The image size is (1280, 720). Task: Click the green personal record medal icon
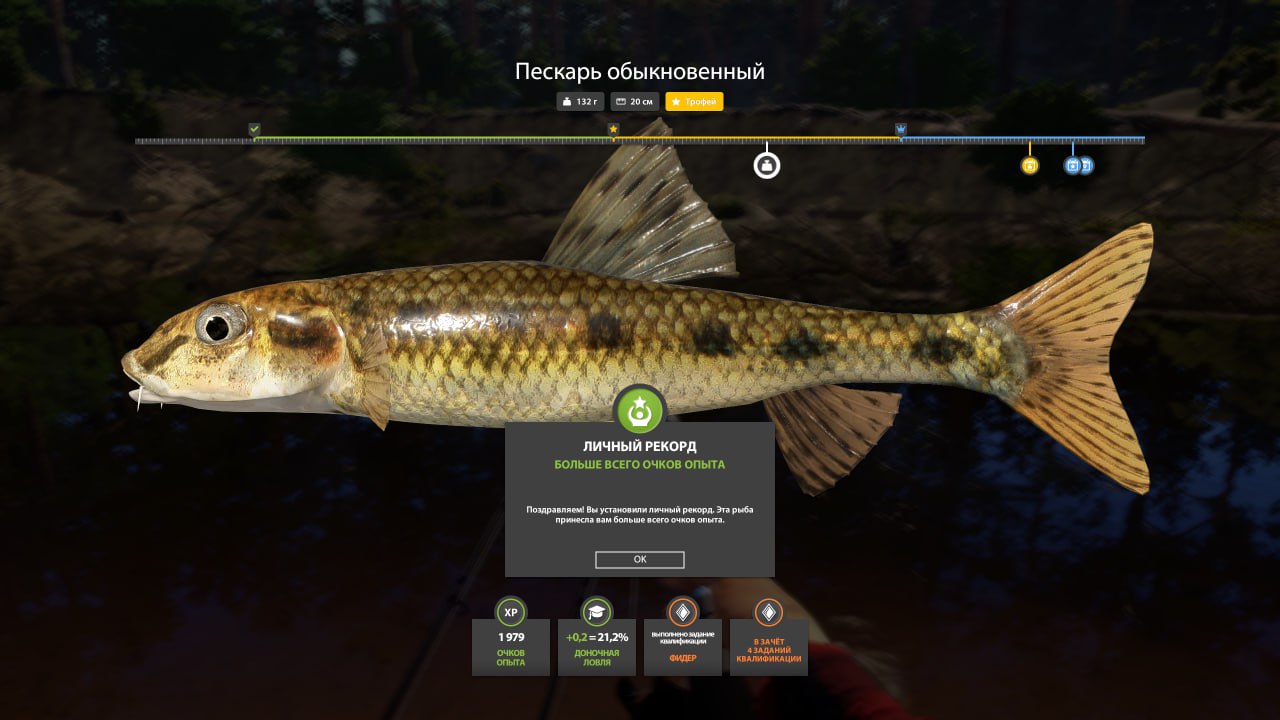click(x=640, y=410)
